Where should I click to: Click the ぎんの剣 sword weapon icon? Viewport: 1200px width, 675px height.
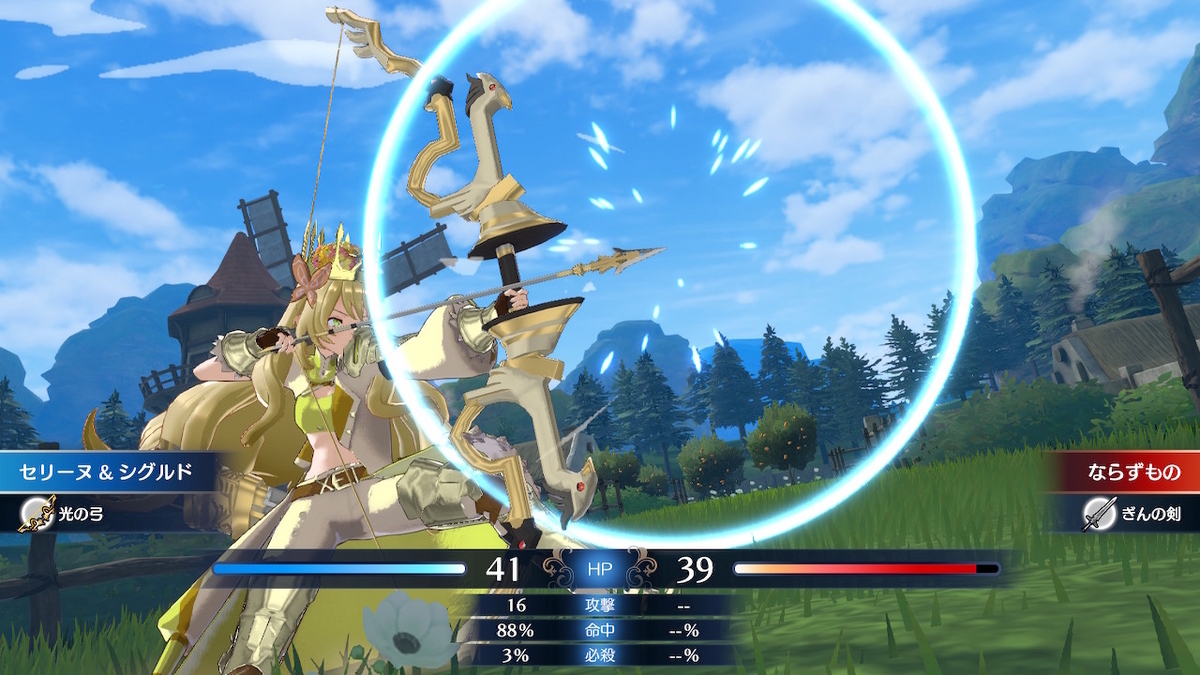pyautogui.click(x=1099, y=514)
